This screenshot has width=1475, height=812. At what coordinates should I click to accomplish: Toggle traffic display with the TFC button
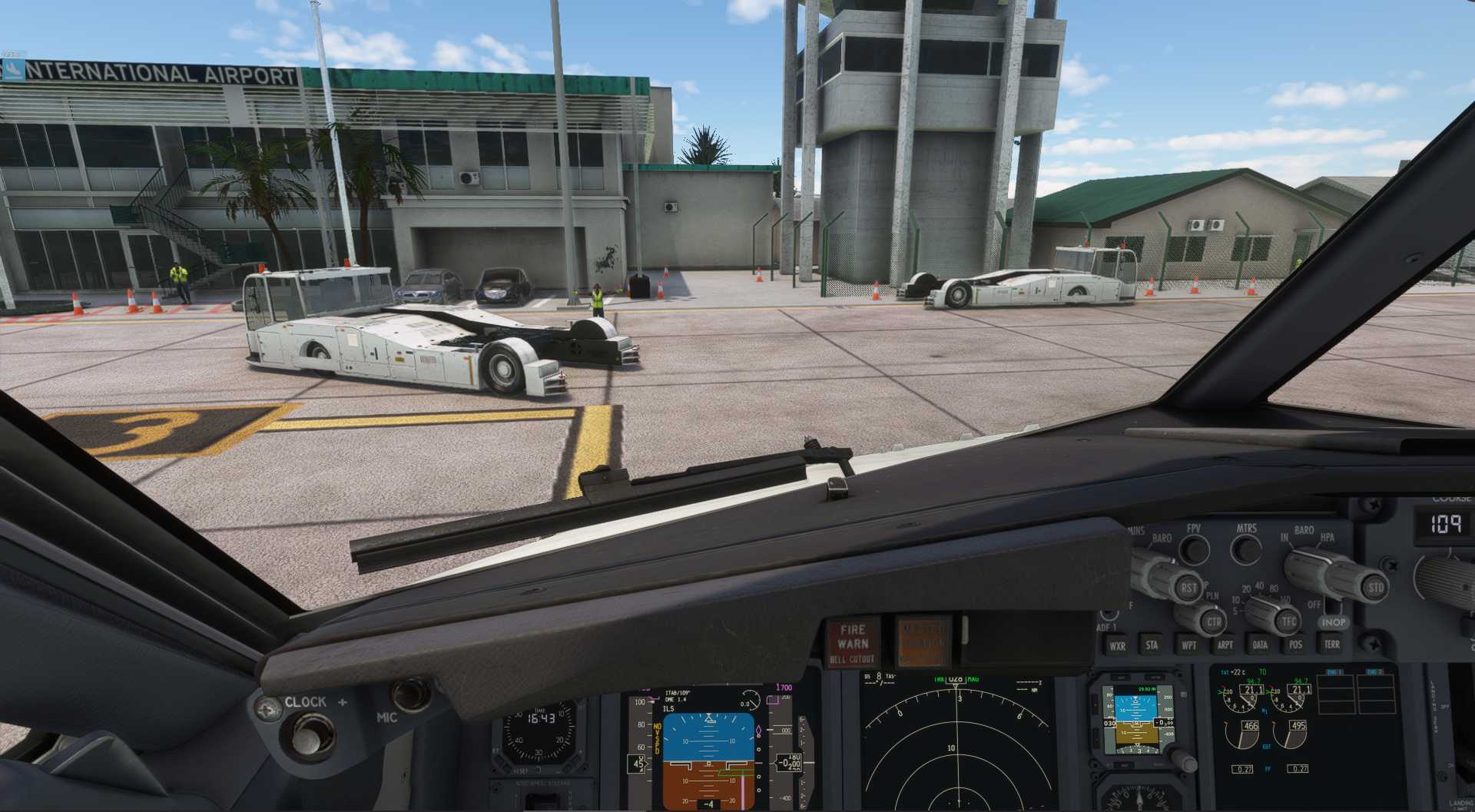click(x=1288, y=621)
